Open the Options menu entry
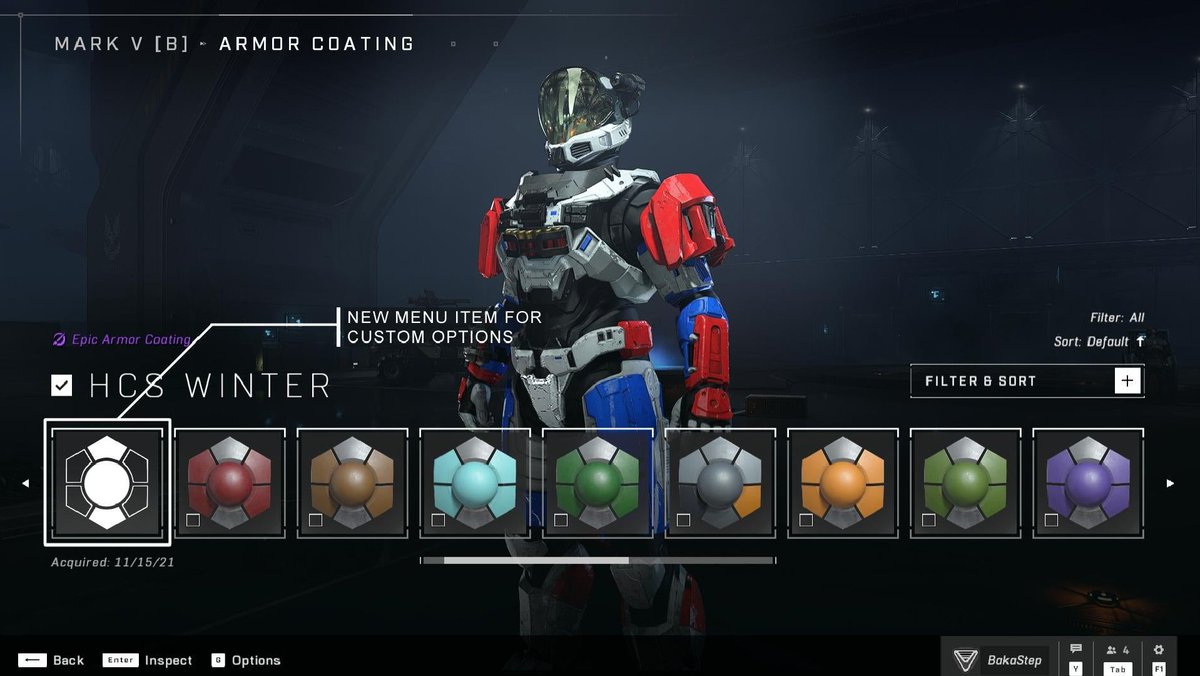The width and height of the screenshot is (1200, 676). (x=246, y=660)
